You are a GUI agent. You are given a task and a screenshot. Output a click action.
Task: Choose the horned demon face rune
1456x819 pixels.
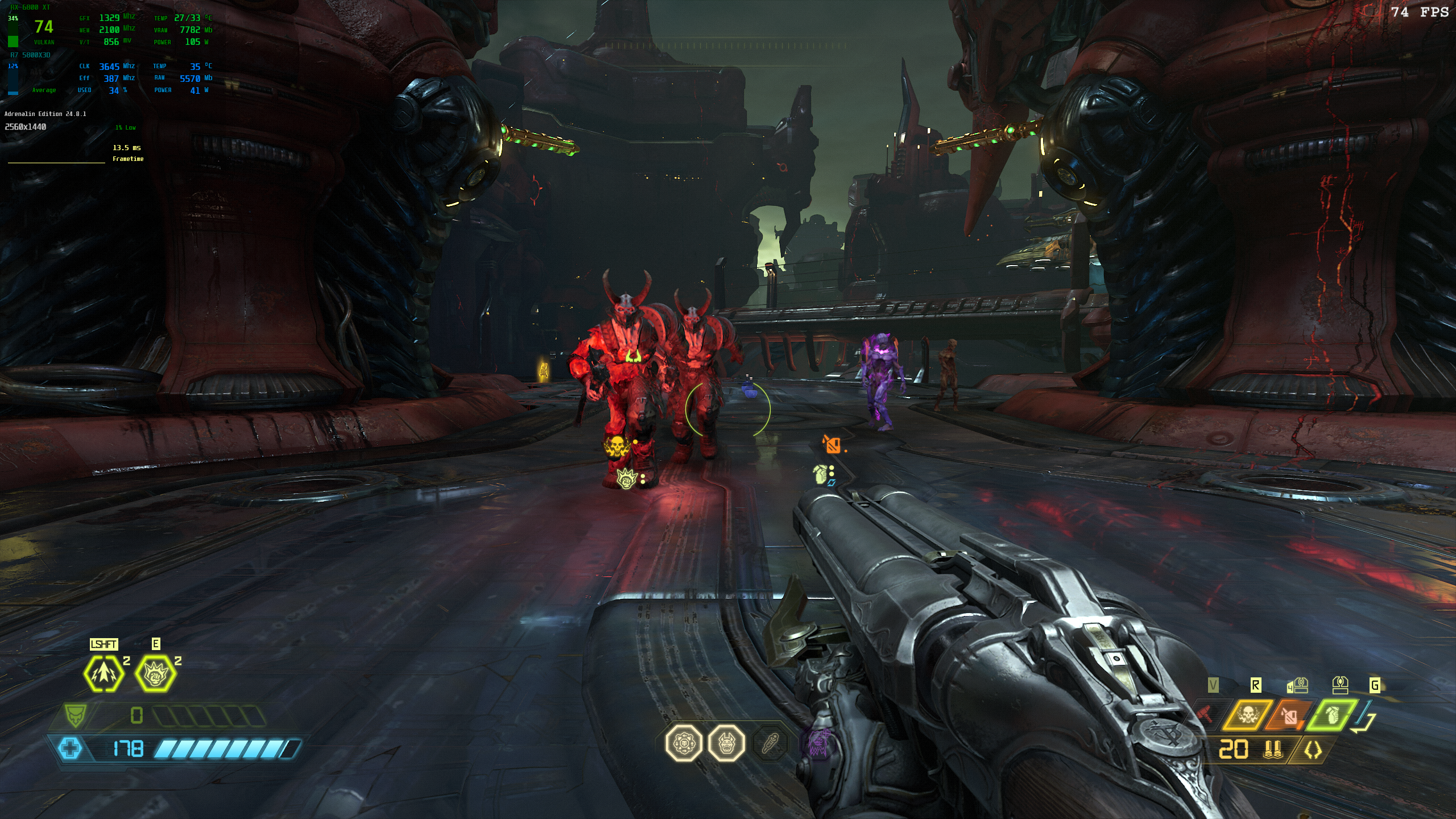click(x=726, y=742)
